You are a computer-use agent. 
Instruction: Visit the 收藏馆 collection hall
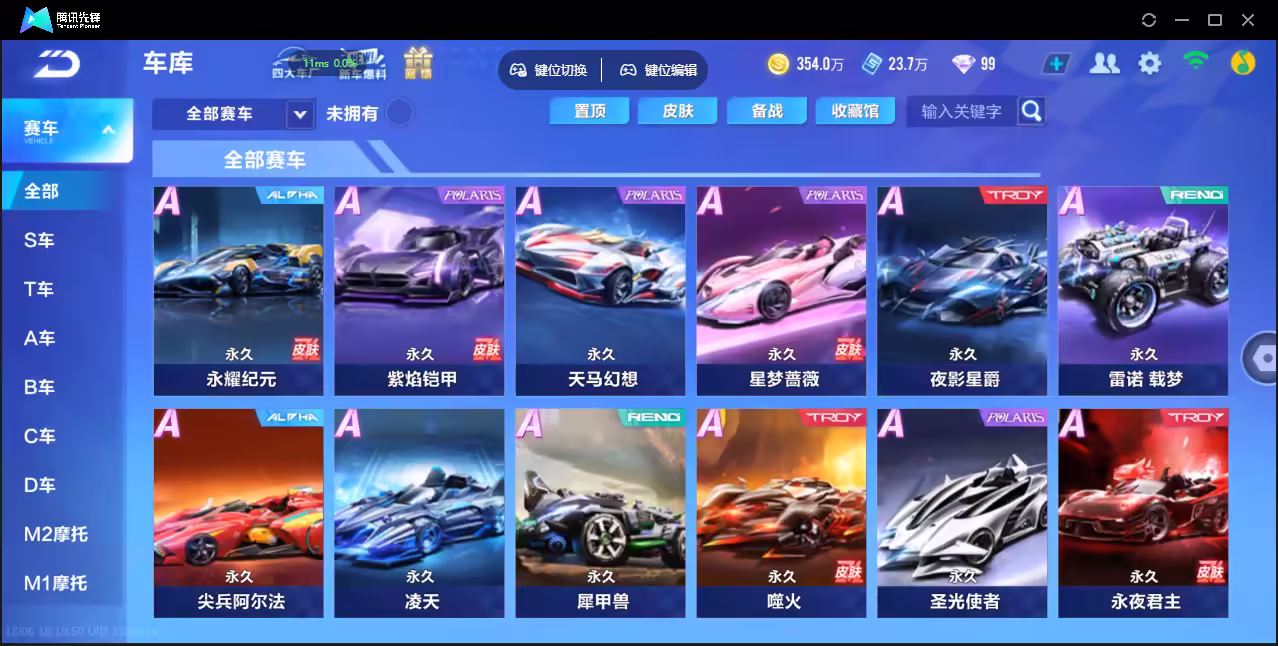pos(855,111)
